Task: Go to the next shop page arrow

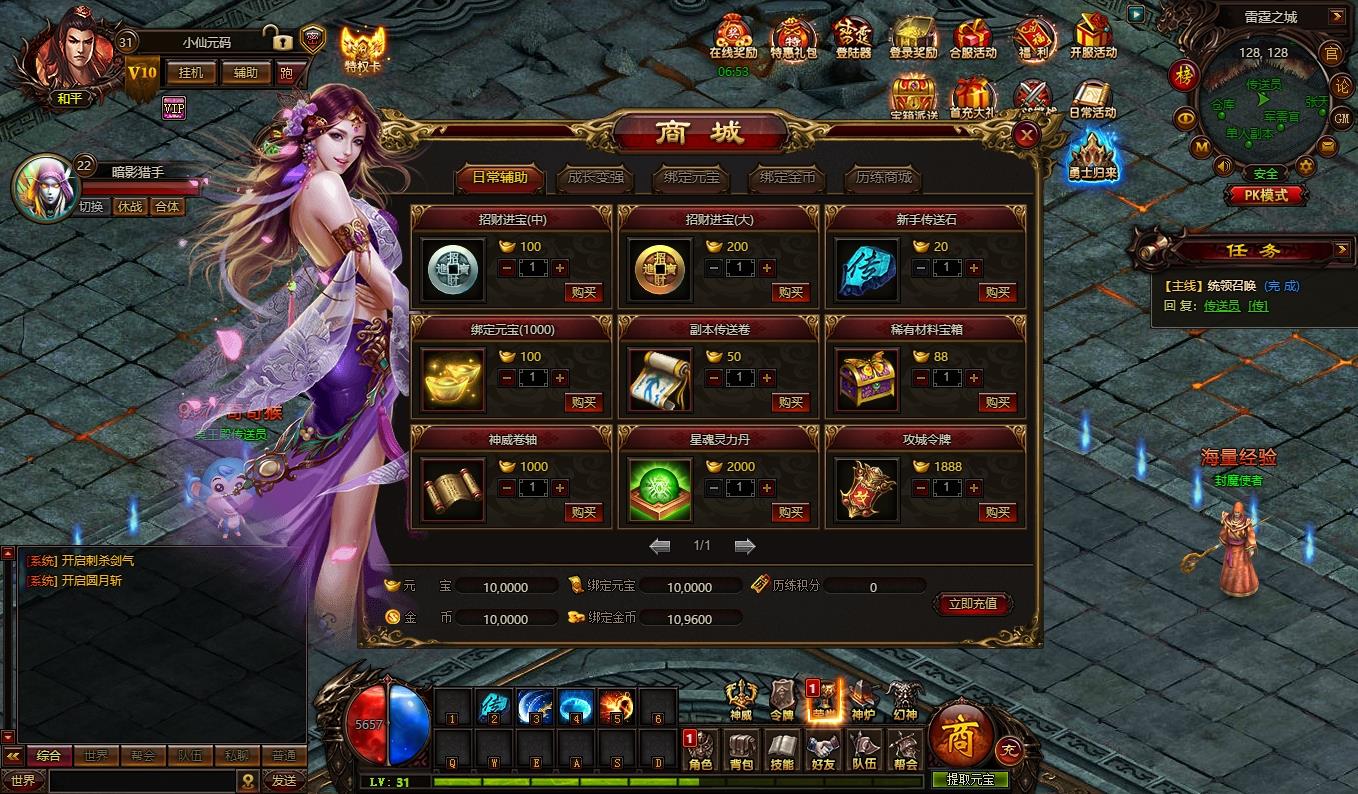Action: pyautogui.click(x=745, y=546)
